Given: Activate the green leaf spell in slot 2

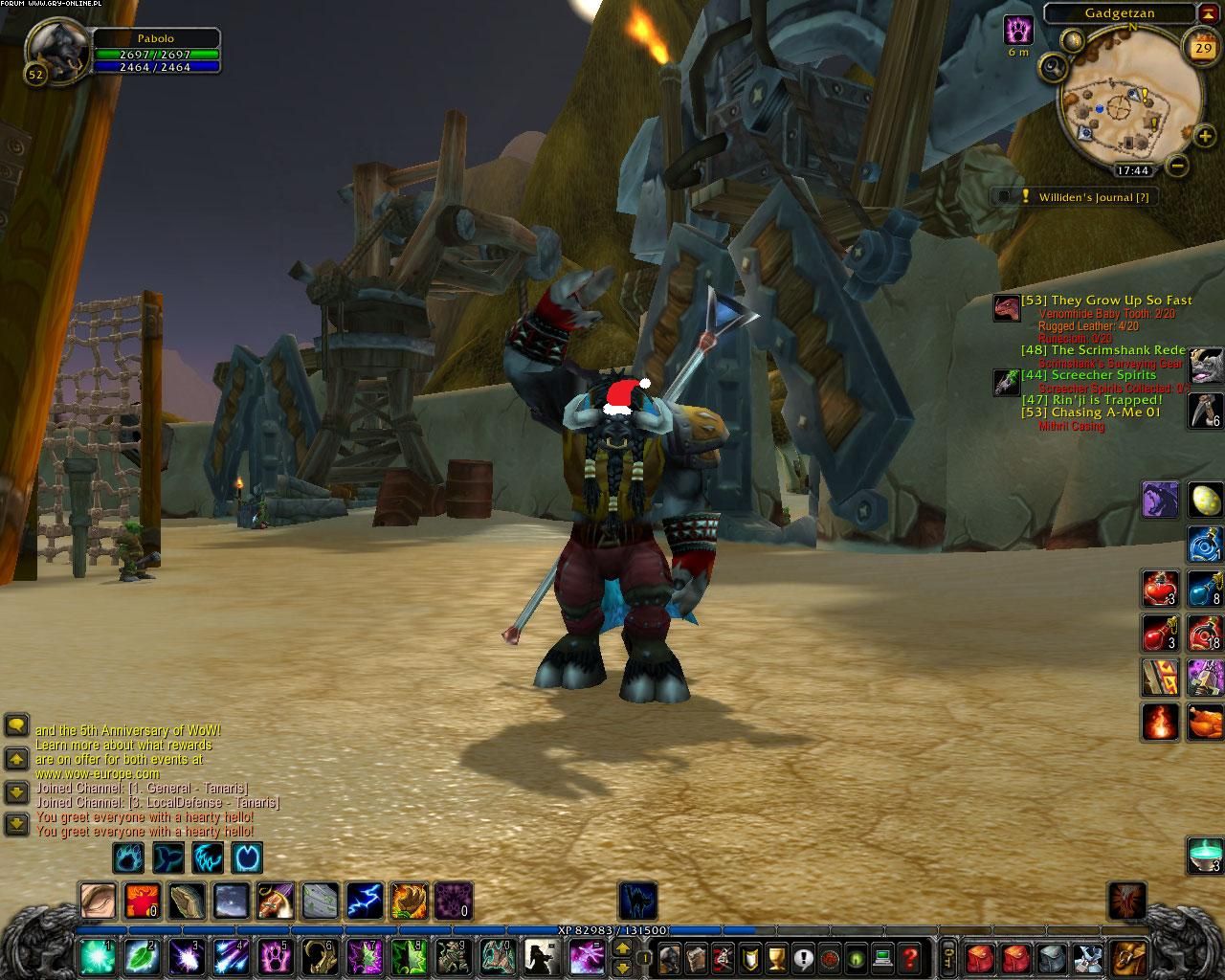Looking at the screenshot, I should [142, 955].
